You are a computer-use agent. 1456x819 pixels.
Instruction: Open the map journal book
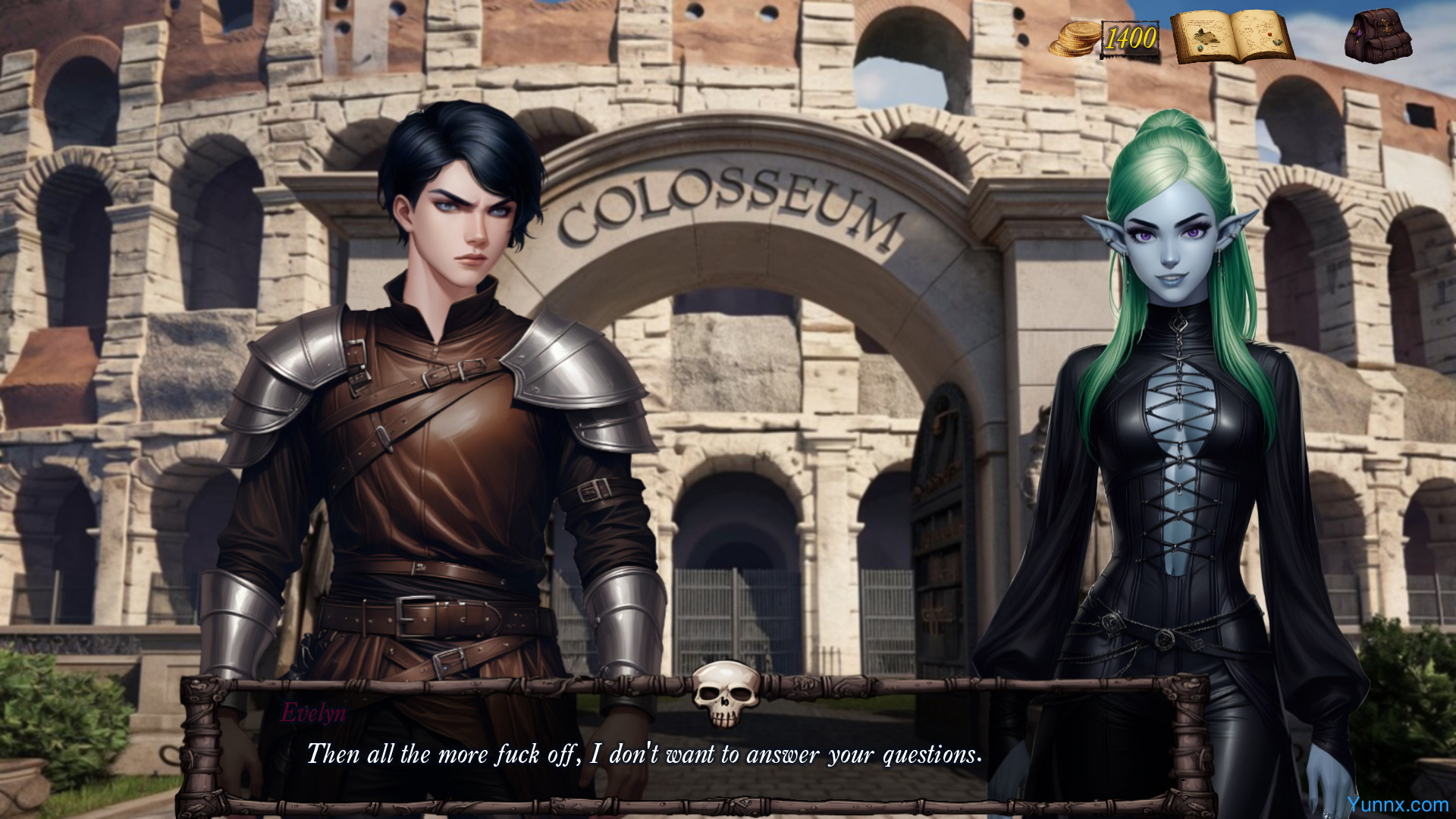(x=1232, y=36)
